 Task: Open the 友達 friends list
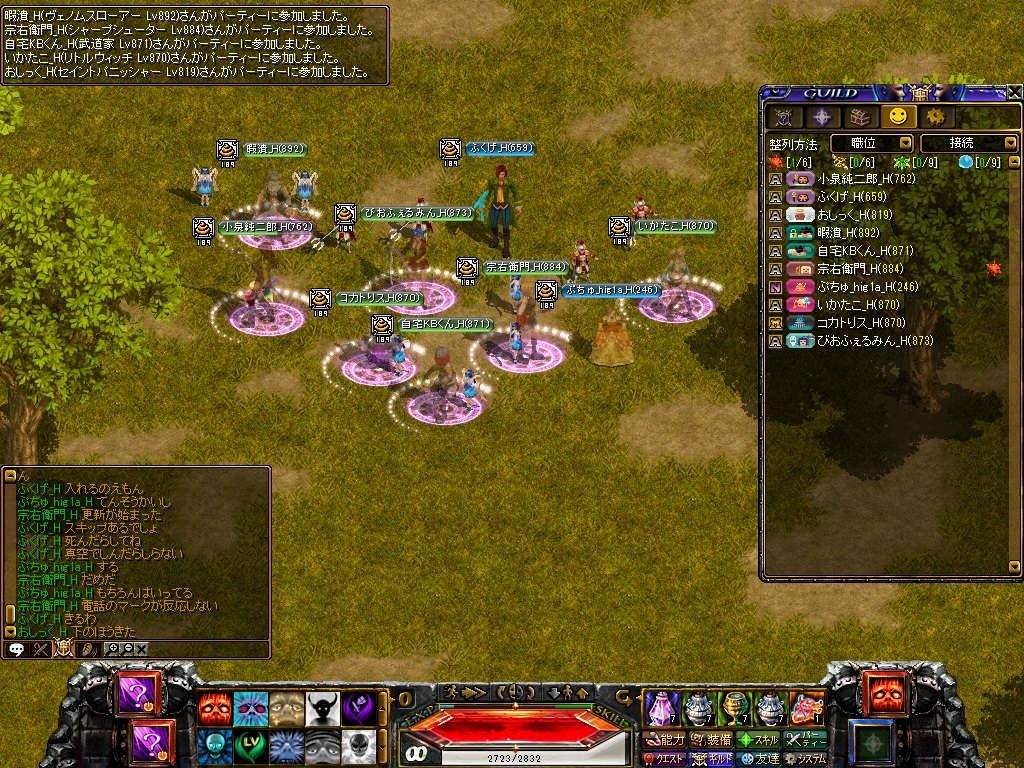pos(758,759)
